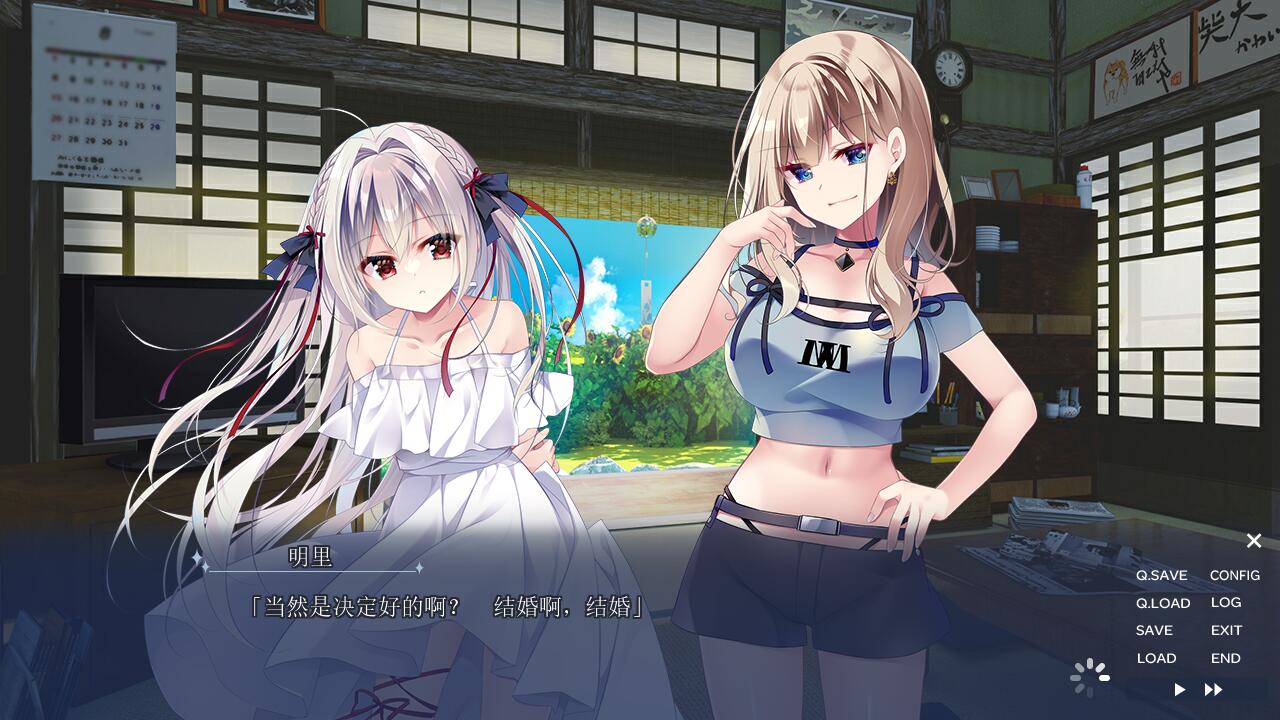
Task: Quick load using Q.LOAD
Action: [x=1162, y=603]
